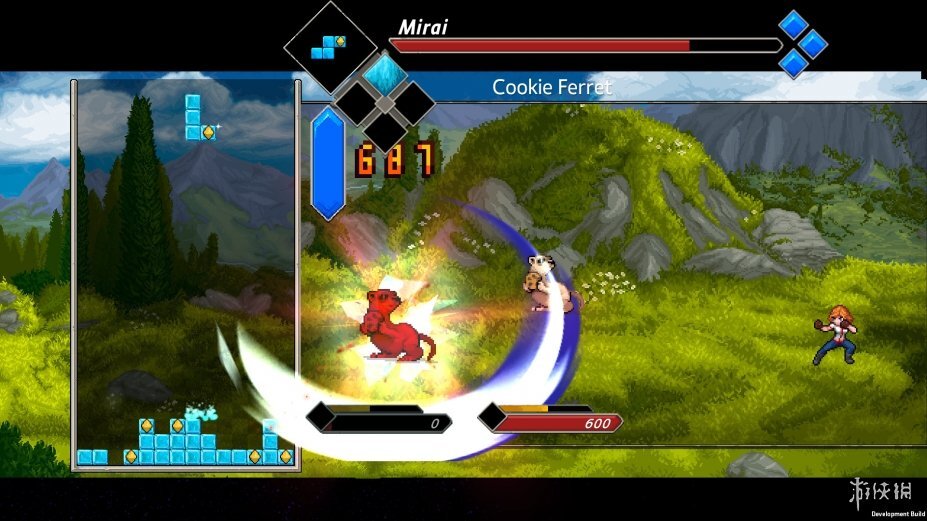Select the glowing blue crystal ability slot
This screenshot has width=927, height=521.
382,74
